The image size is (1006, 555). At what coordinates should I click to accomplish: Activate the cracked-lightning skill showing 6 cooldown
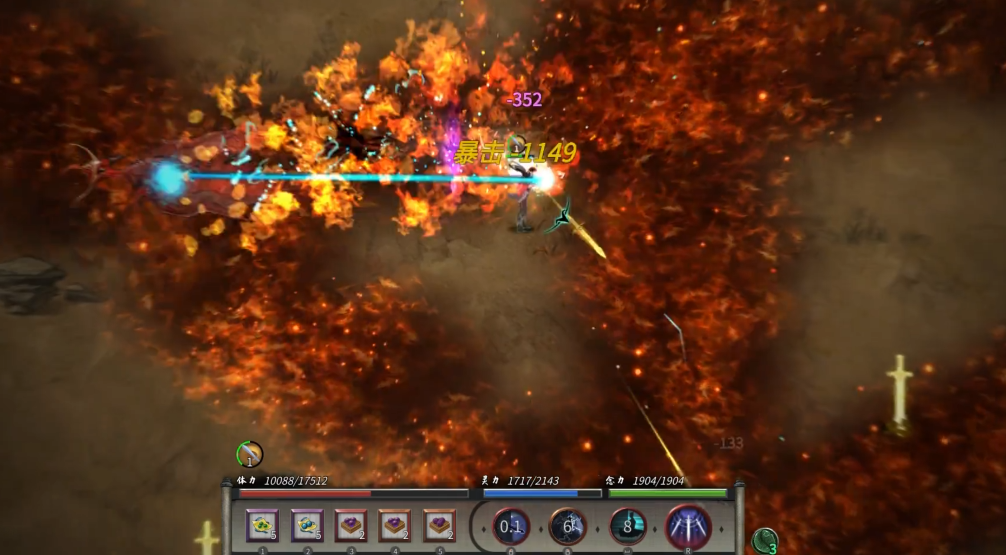click(568, 526)
